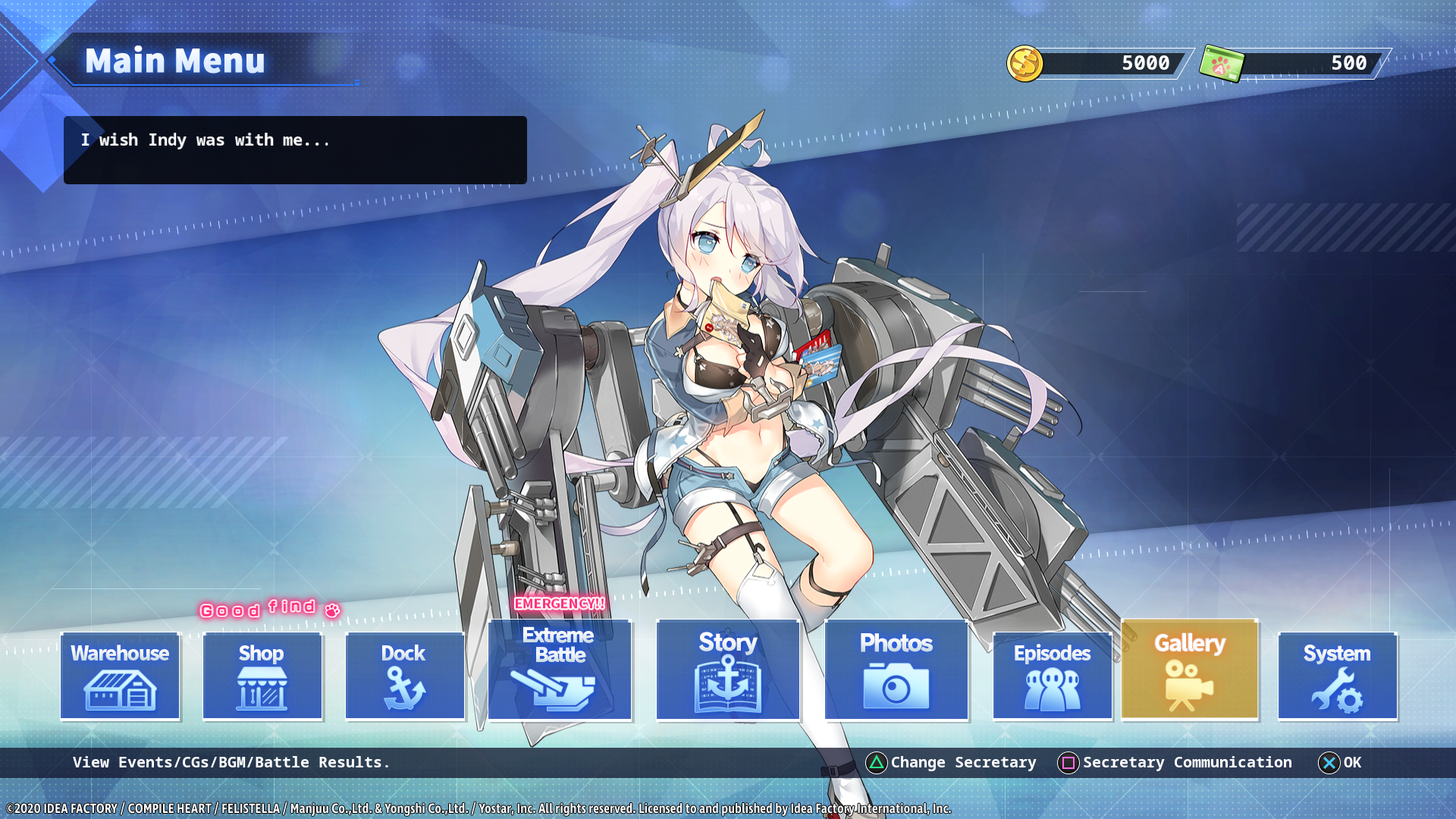Open System settings
This screenshot has width=1456, height=819.
pos(1338,676)
